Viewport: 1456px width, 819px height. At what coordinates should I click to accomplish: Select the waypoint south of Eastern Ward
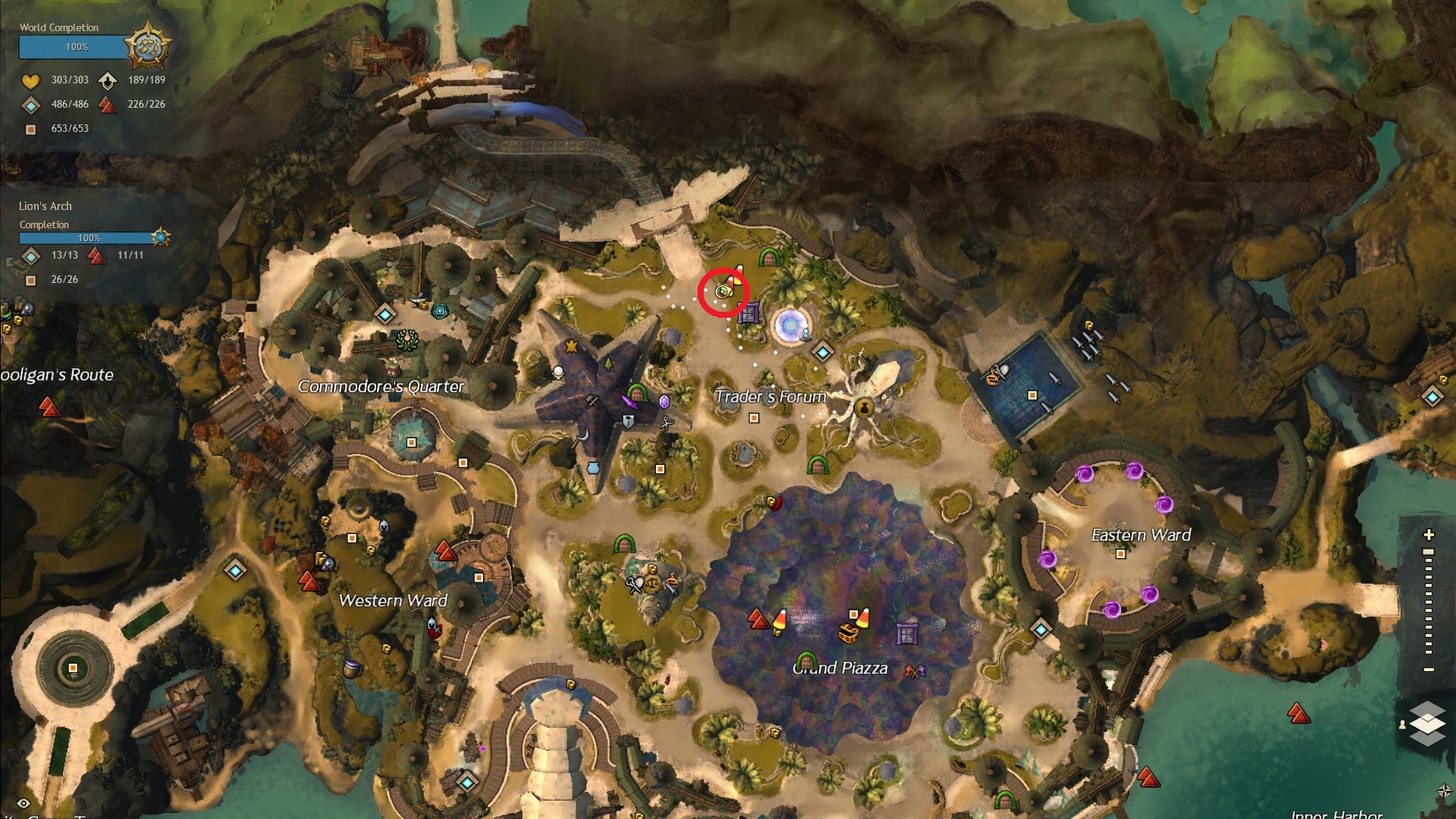(1041, 629)
